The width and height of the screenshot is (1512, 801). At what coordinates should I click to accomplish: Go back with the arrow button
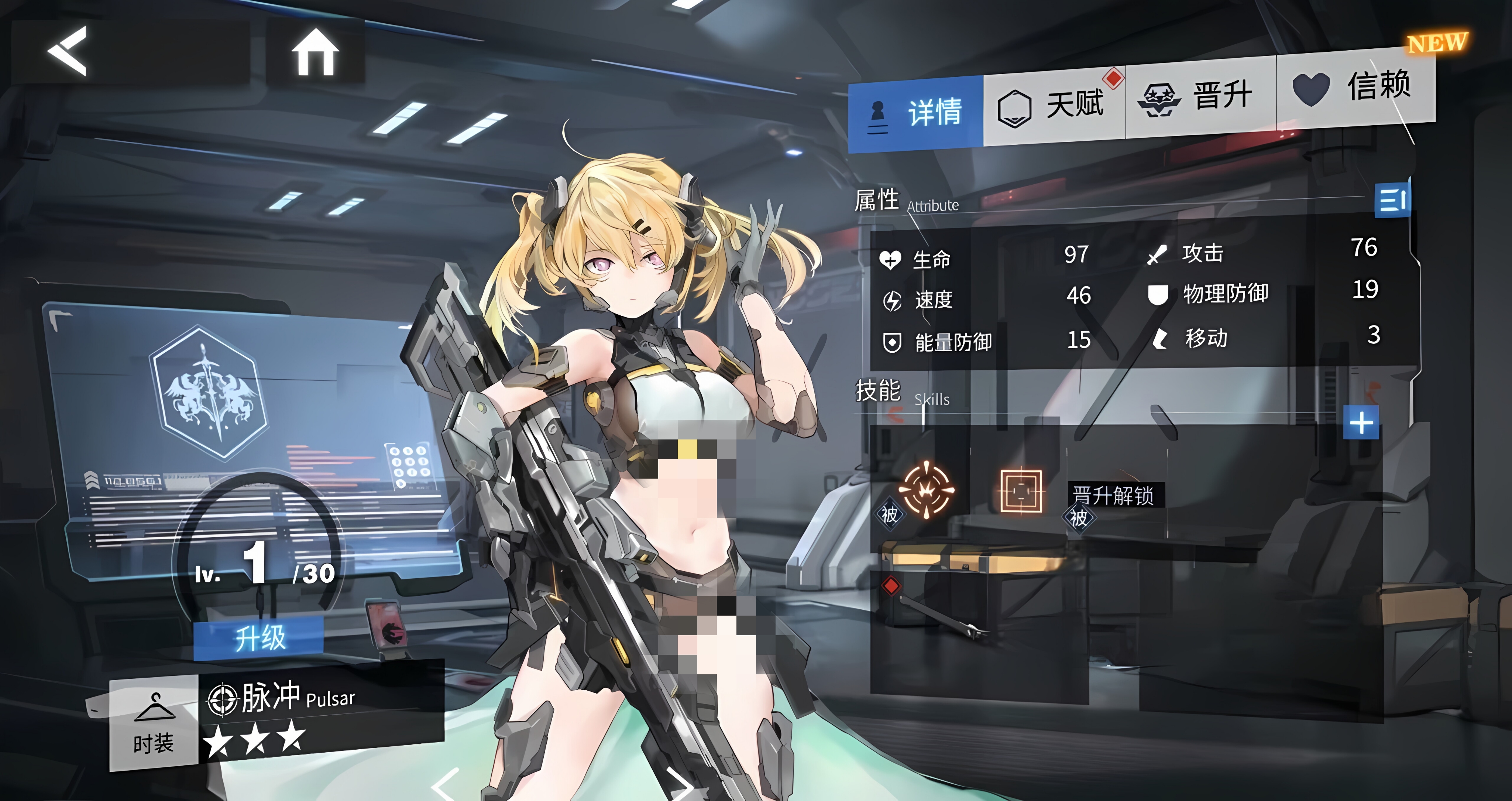click(x=68, y=52)
